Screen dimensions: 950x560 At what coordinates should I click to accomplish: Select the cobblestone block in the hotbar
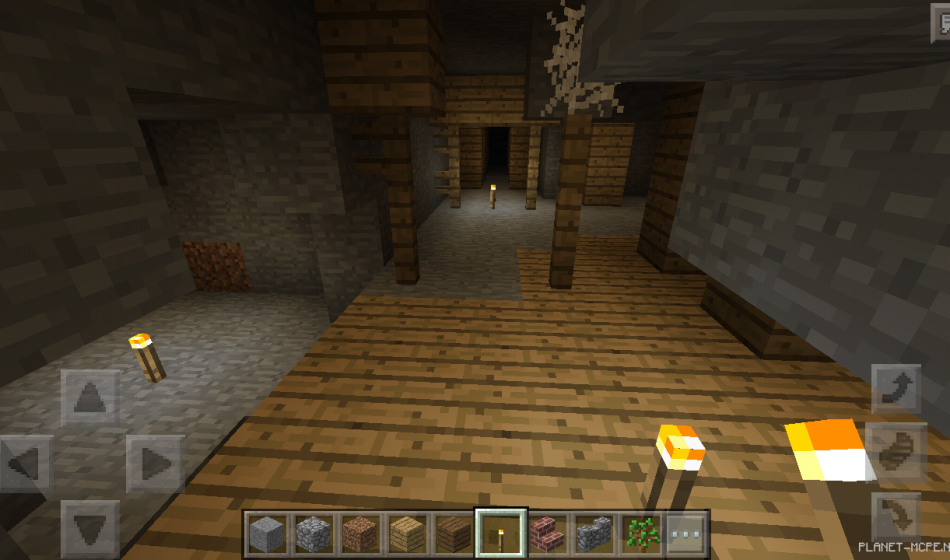313,534
